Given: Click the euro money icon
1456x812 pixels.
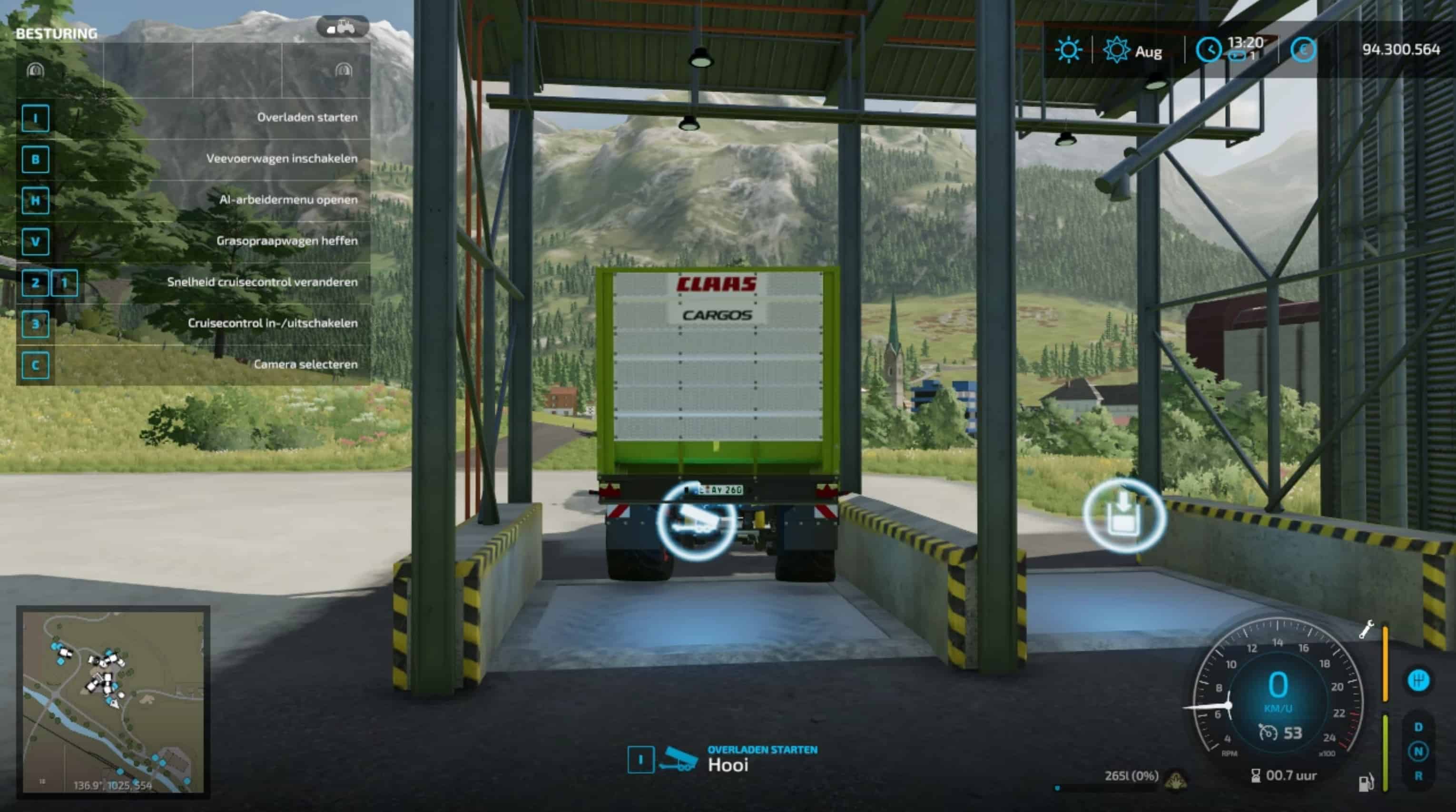Looking at the screenshot, I should tap(1303, 50).
